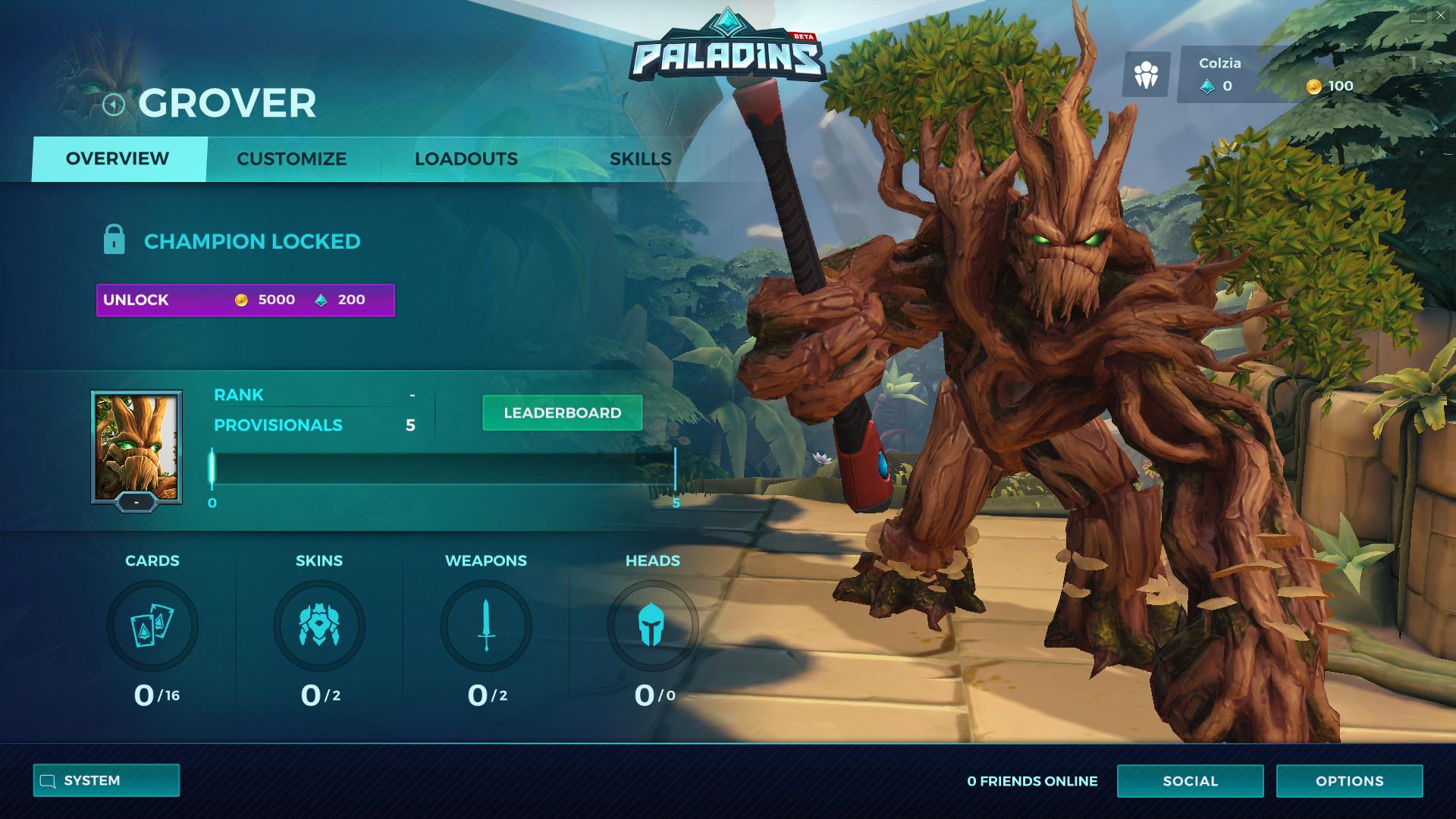
Task: Close the game window
Action: tap(1440, 15)
